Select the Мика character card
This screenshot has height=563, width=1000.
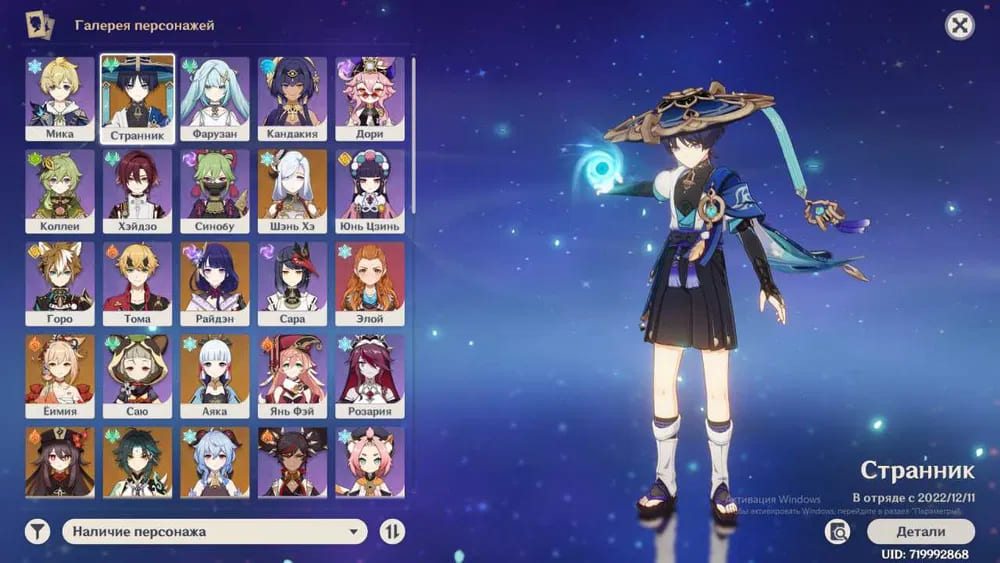(60, 98)
